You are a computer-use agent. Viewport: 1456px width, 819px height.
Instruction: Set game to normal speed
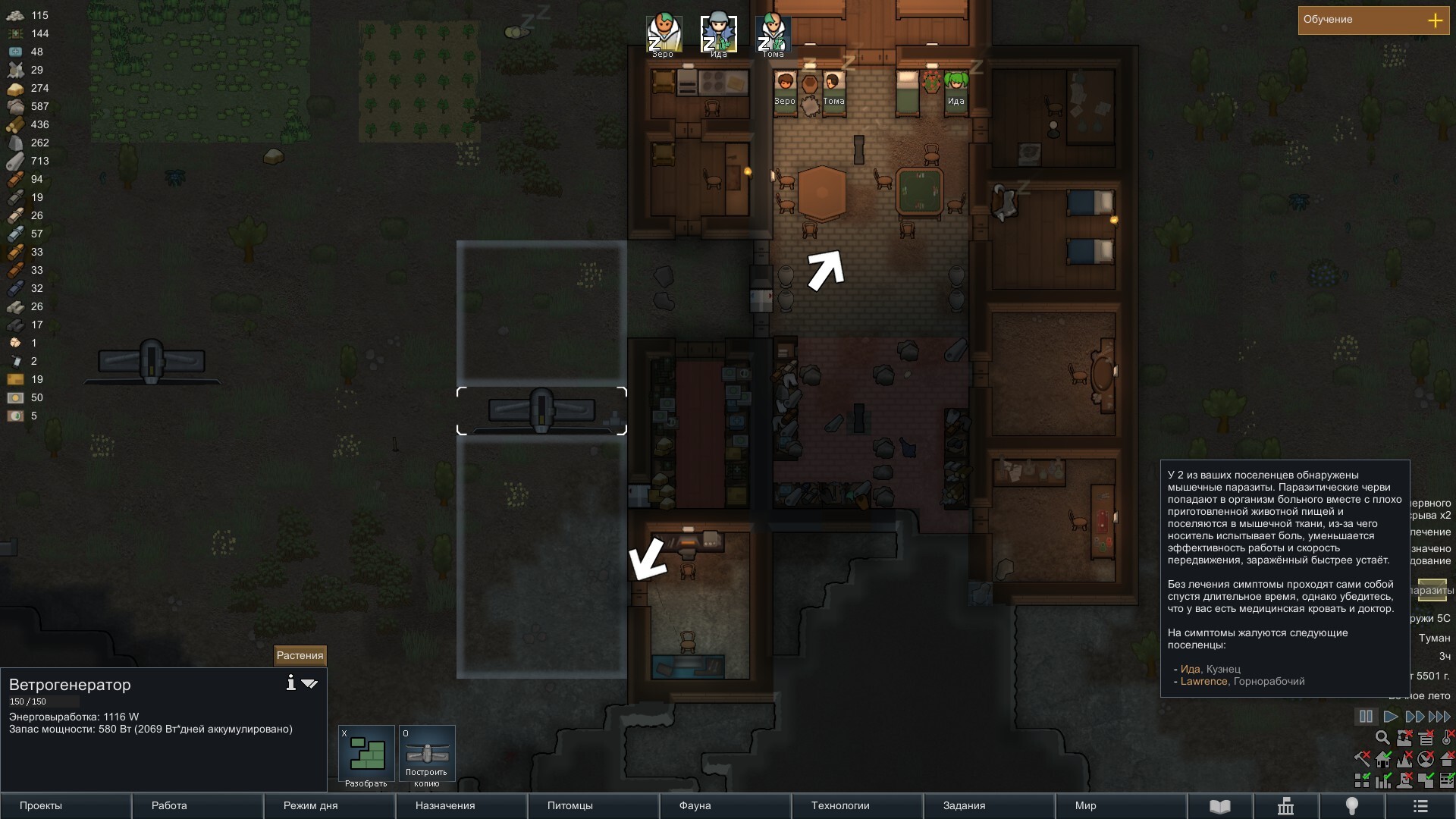tap(1391, 717)
